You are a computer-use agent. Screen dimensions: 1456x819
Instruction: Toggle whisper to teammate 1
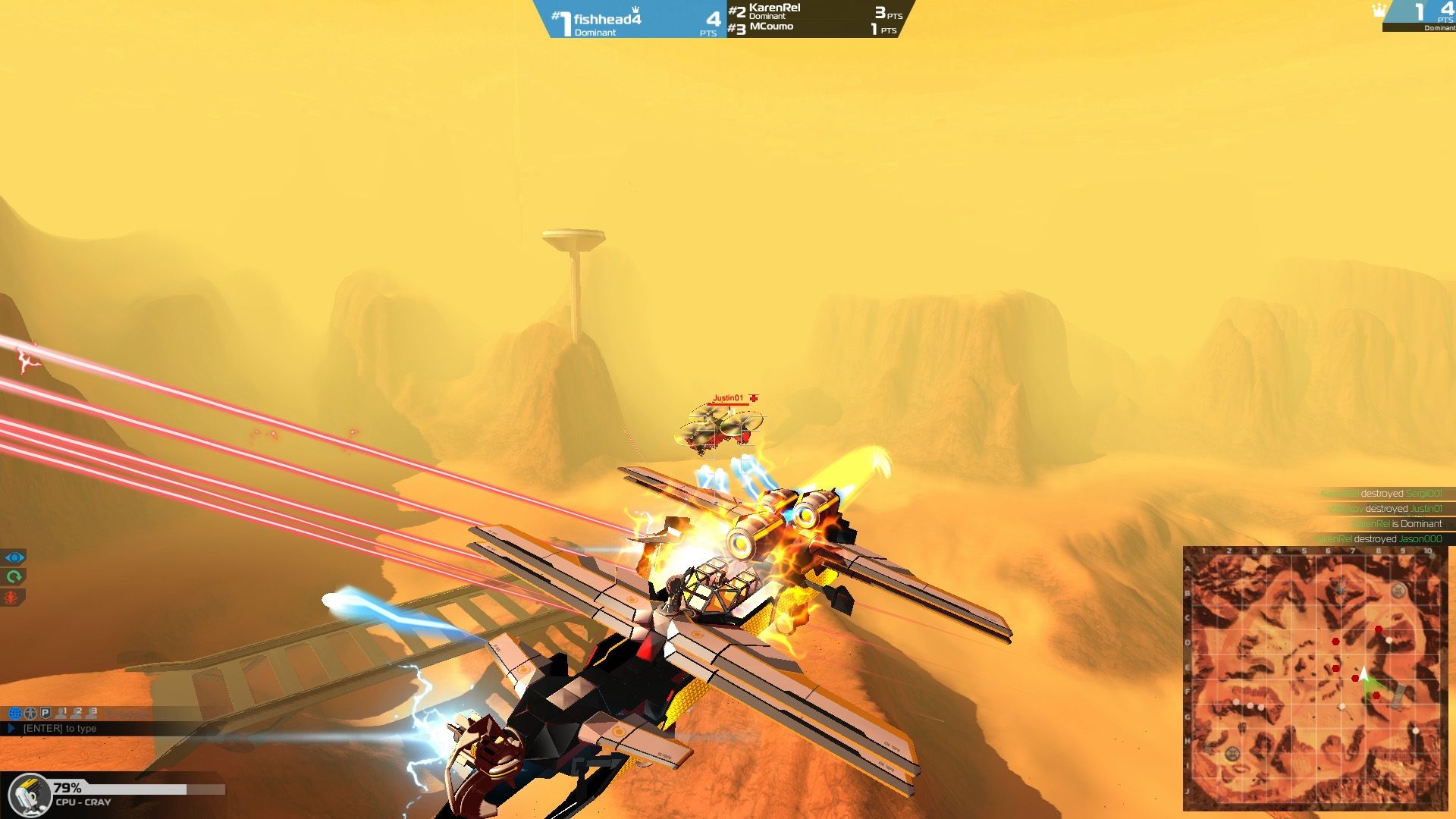point(61,714)
